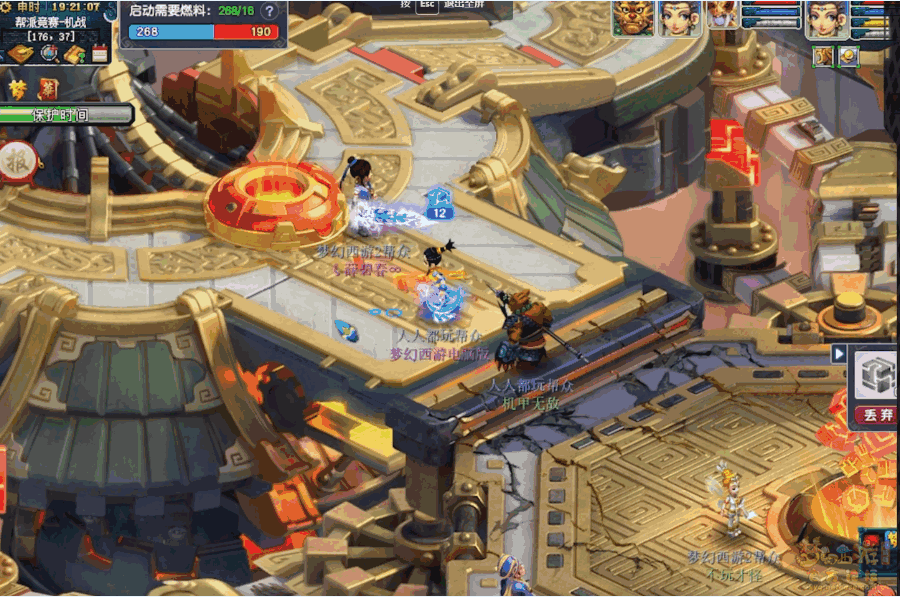
Task: Open the round 报 report button
Action: click(16, 161)
